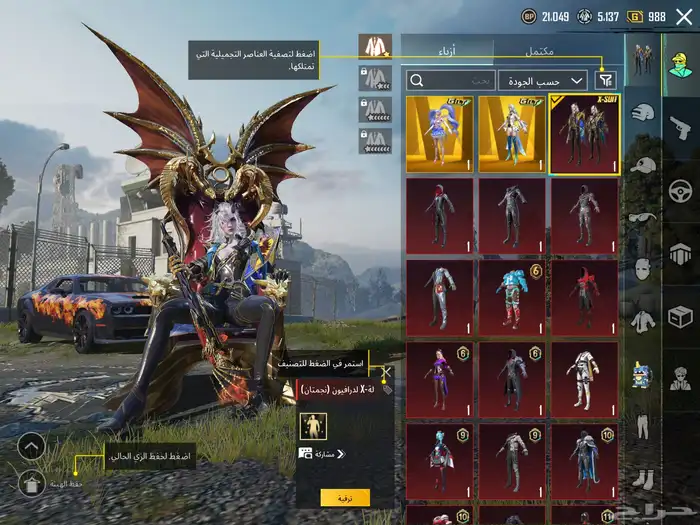Click the circular up-arrow button

32,446
